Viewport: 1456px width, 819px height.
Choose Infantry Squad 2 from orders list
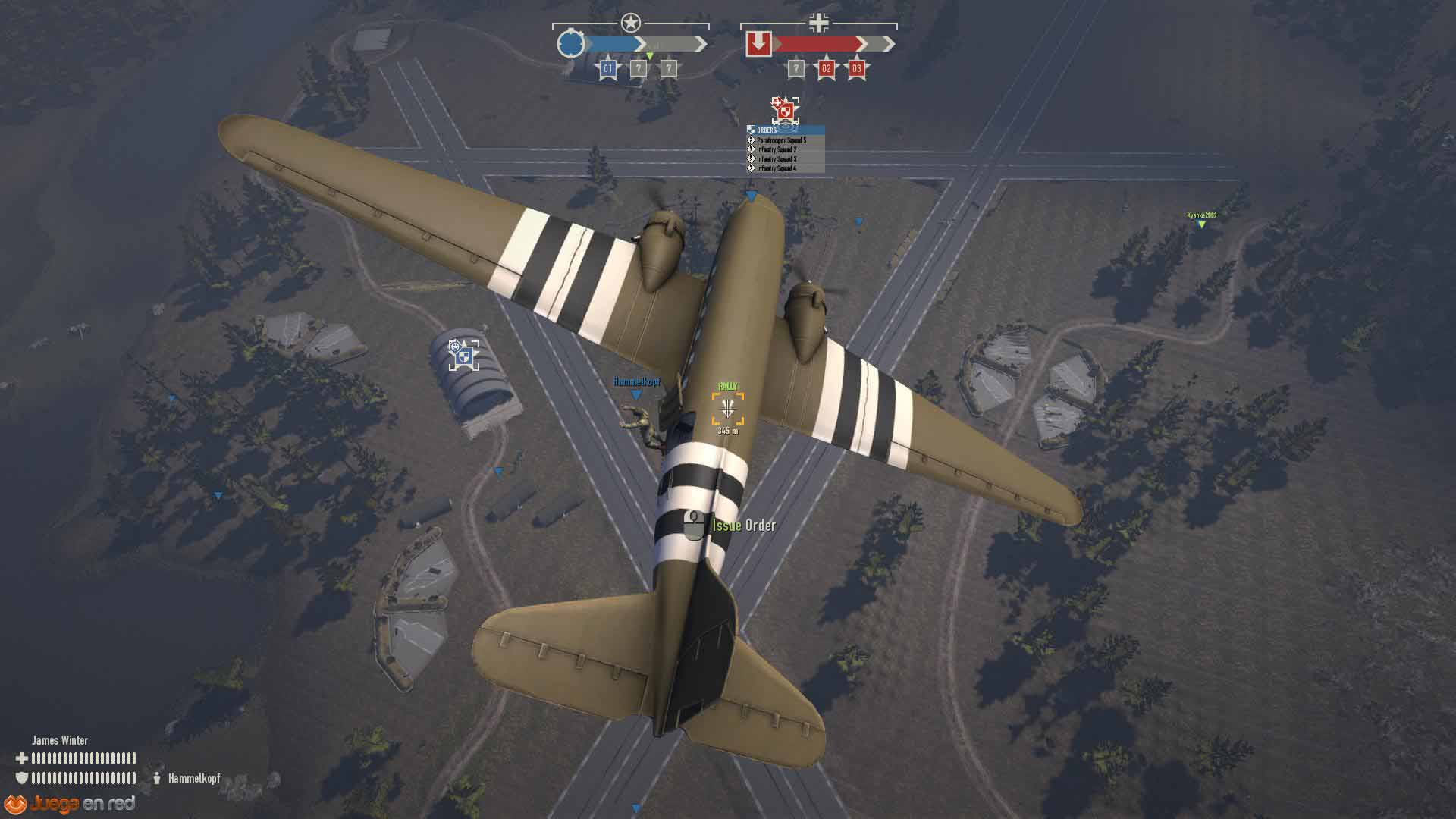[777, 149]
